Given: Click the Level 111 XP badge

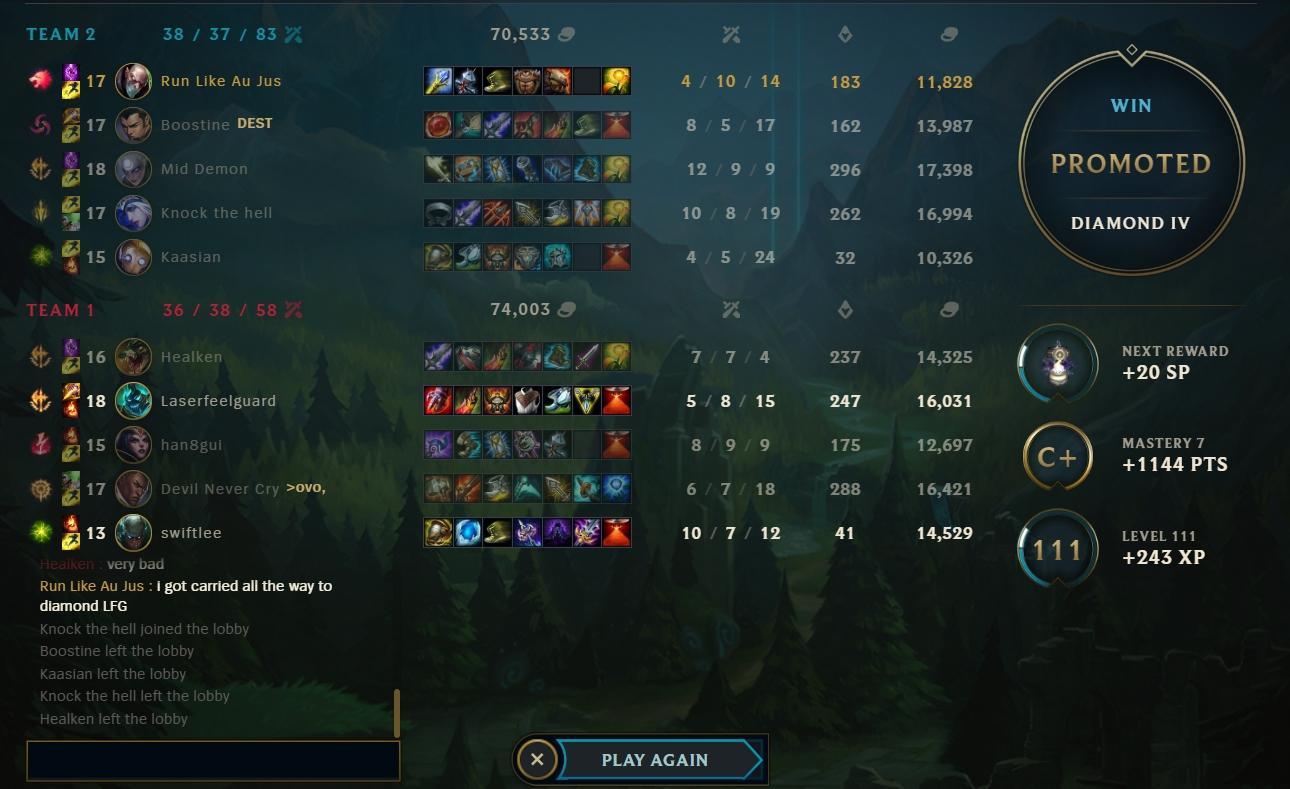Looking at the screenshot, I should coord(1057,548).
